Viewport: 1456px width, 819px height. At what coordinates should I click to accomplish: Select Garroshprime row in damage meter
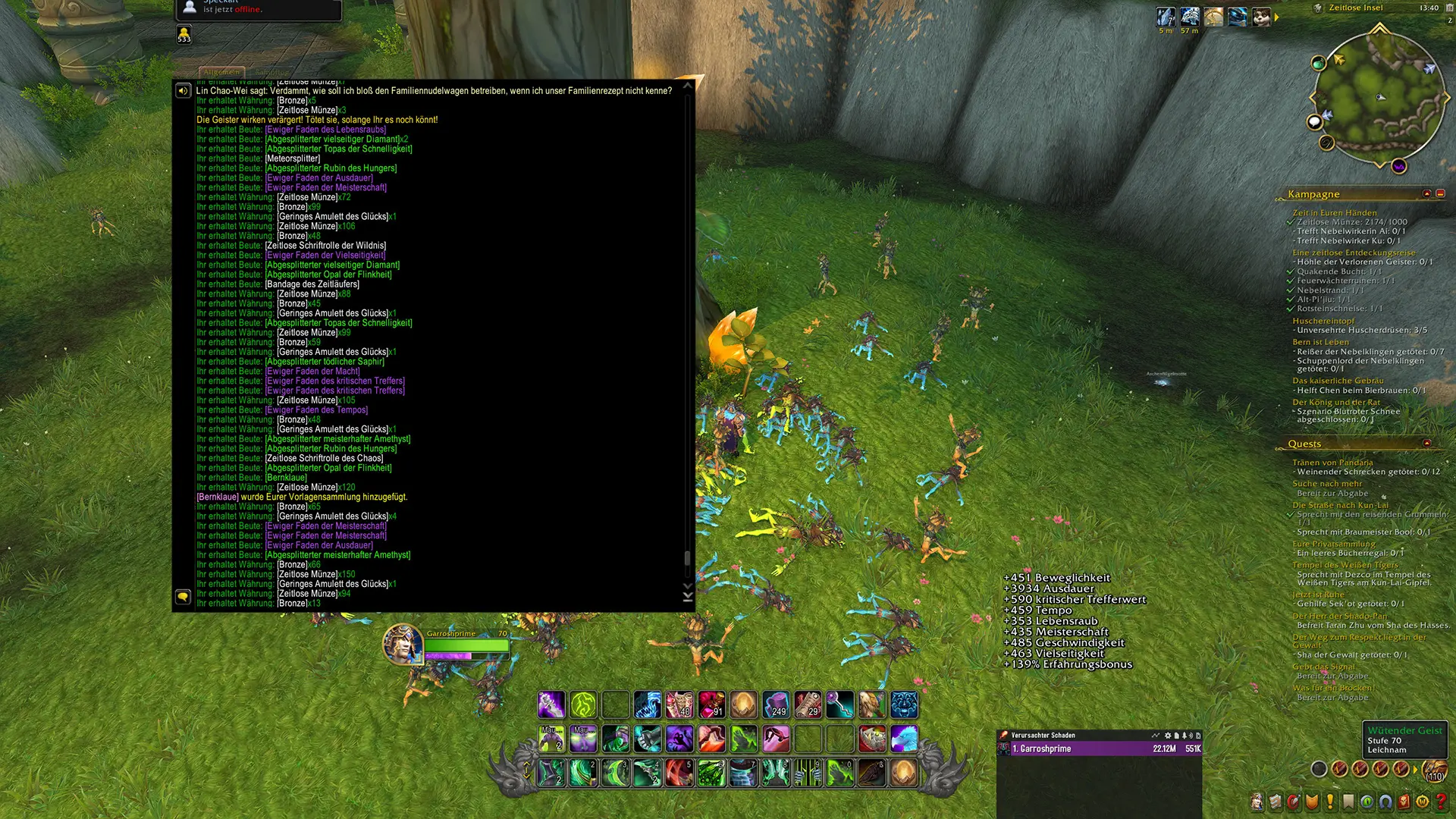click(1100, 749)
